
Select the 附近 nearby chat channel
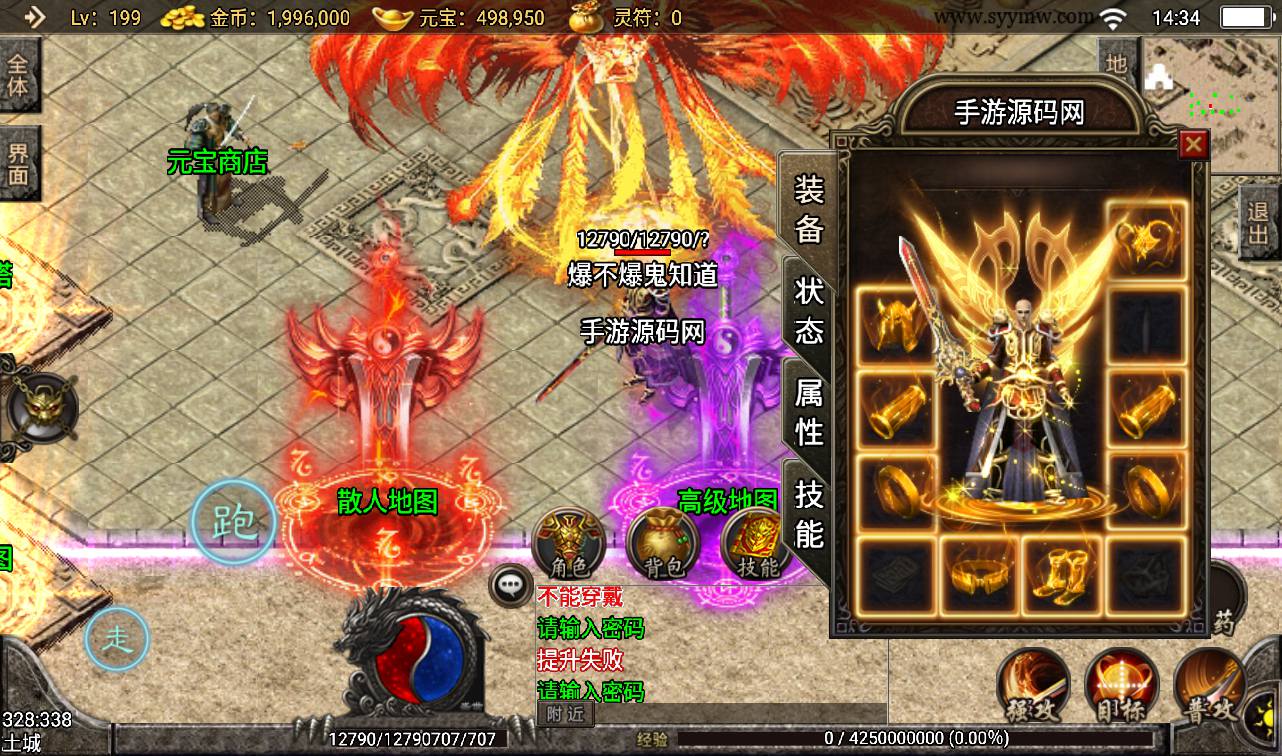pyautogui.click(x=565, y=714)
